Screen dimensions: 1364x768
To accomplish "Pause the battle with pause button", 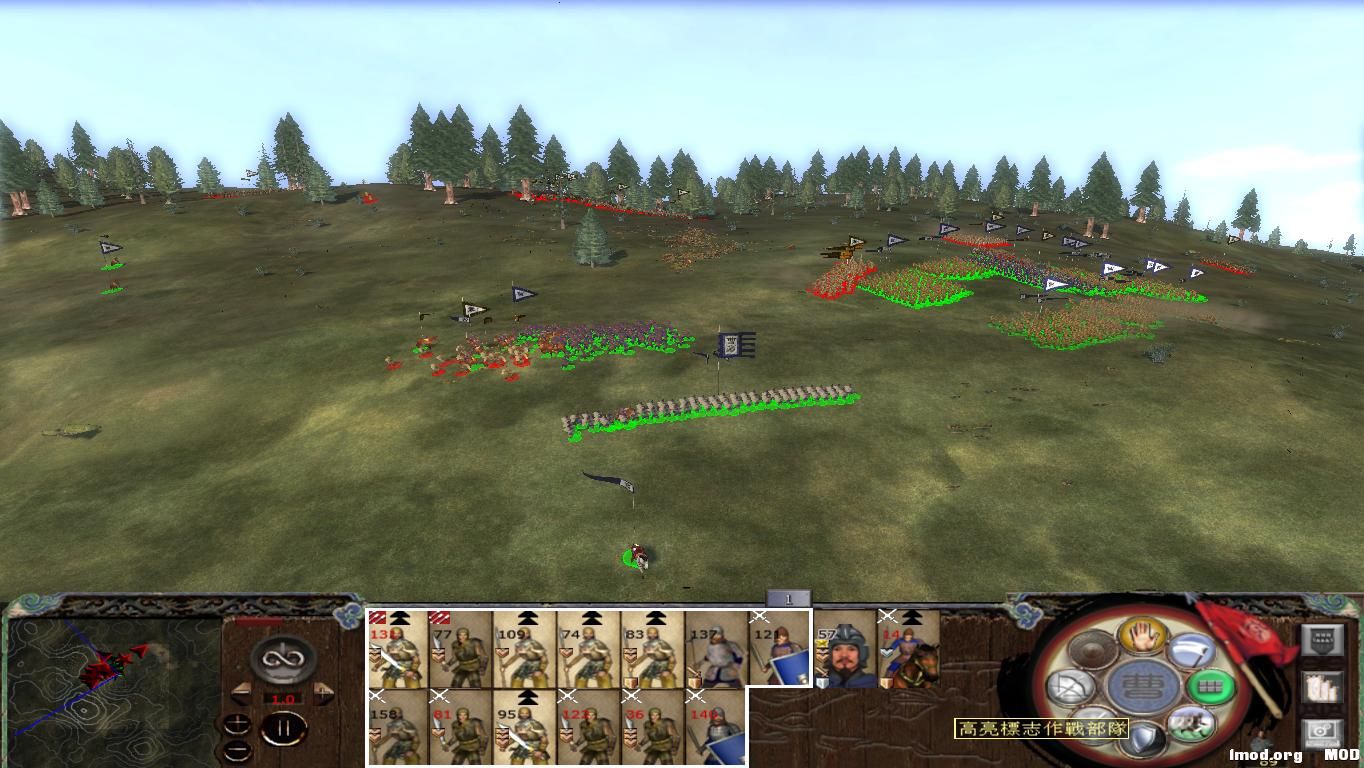I will pos(284,728).
